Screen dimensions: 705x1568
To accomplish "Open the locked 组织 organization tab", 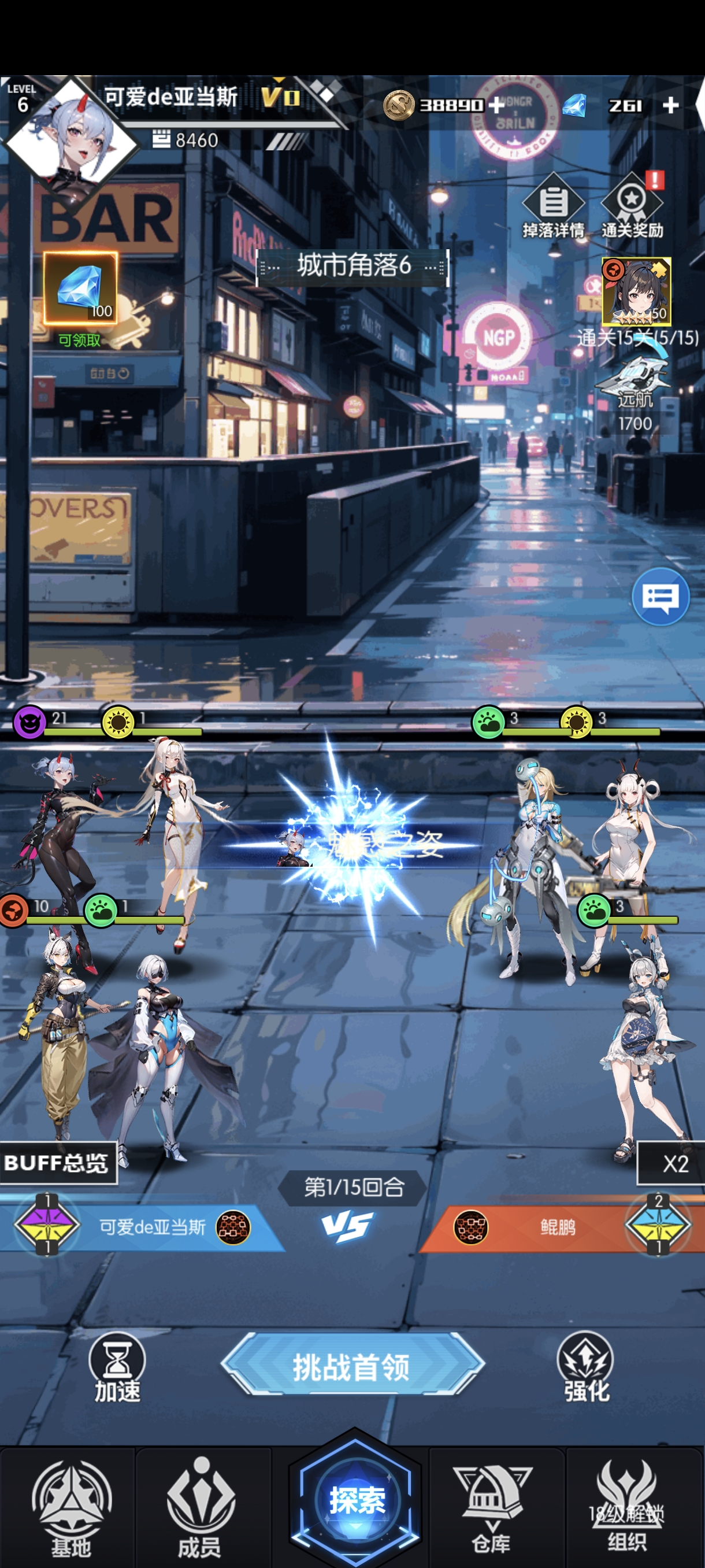I will tap(626, 1508).
